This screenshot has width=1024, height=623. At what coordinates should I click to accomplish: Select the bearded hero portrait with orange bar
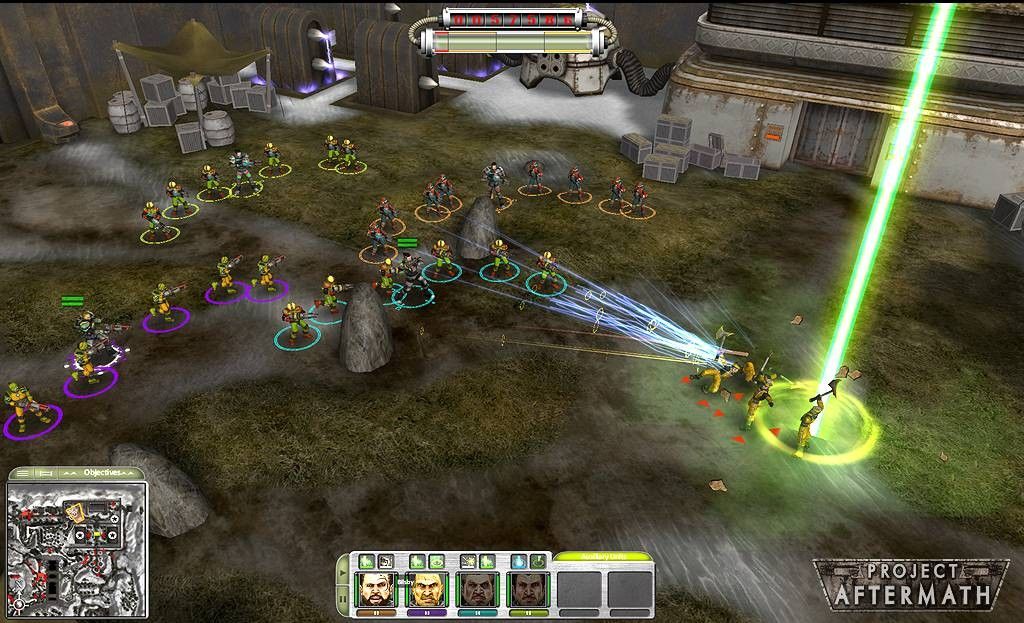pos(375,589)
